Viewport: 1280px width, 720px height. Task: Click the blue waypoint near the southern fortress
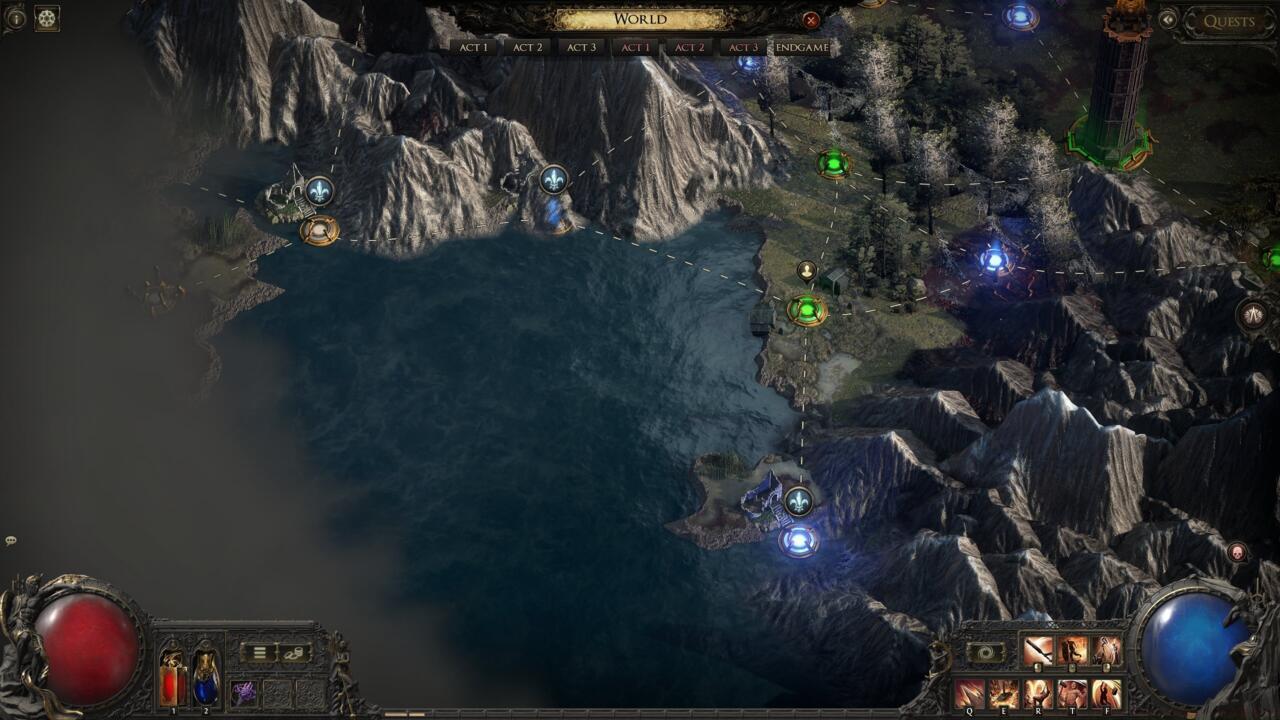pyautogui.click(x=798, y=542)
